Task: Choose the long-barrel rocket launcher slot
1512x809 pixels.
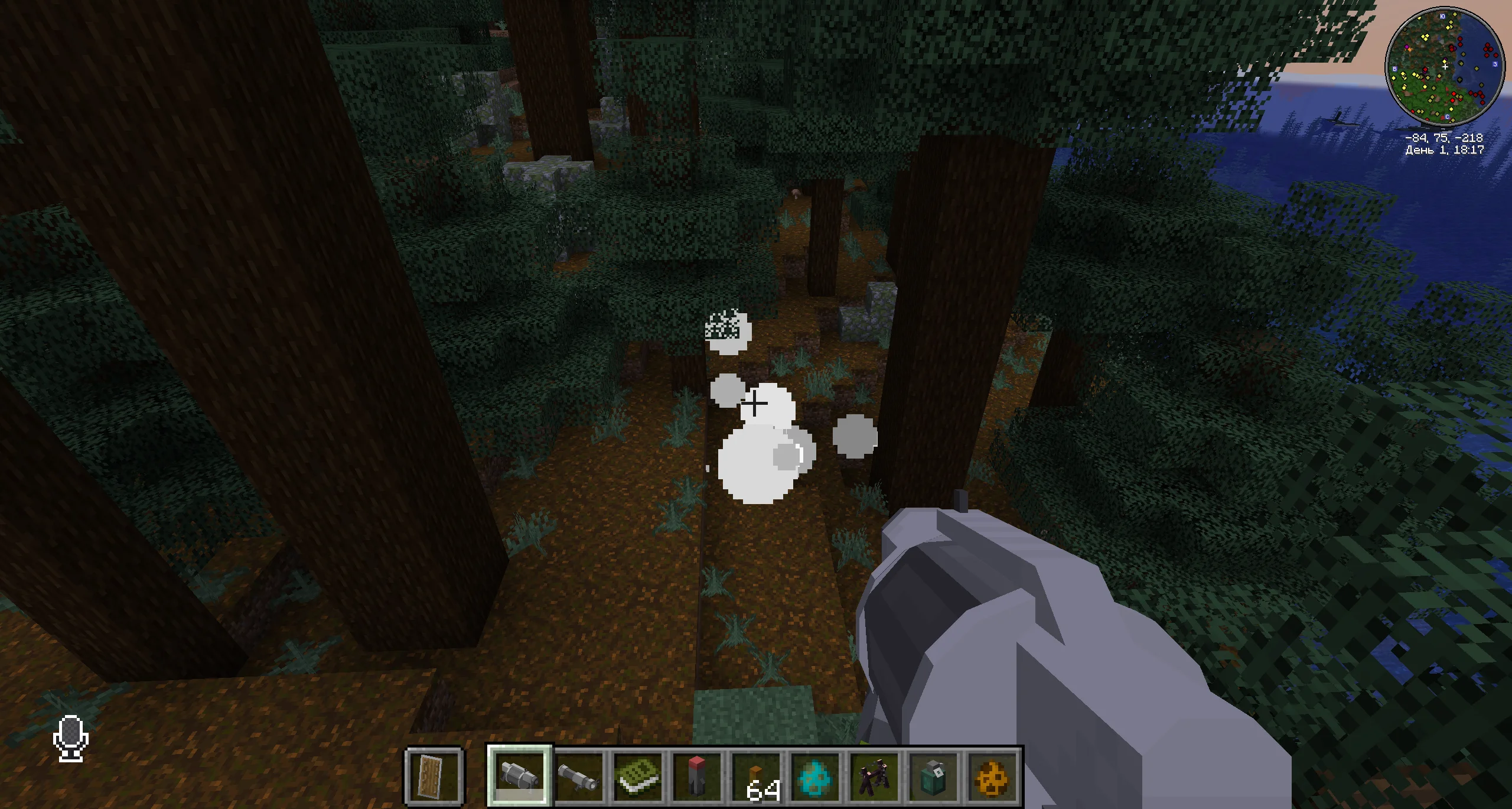Action: [579, 775]
